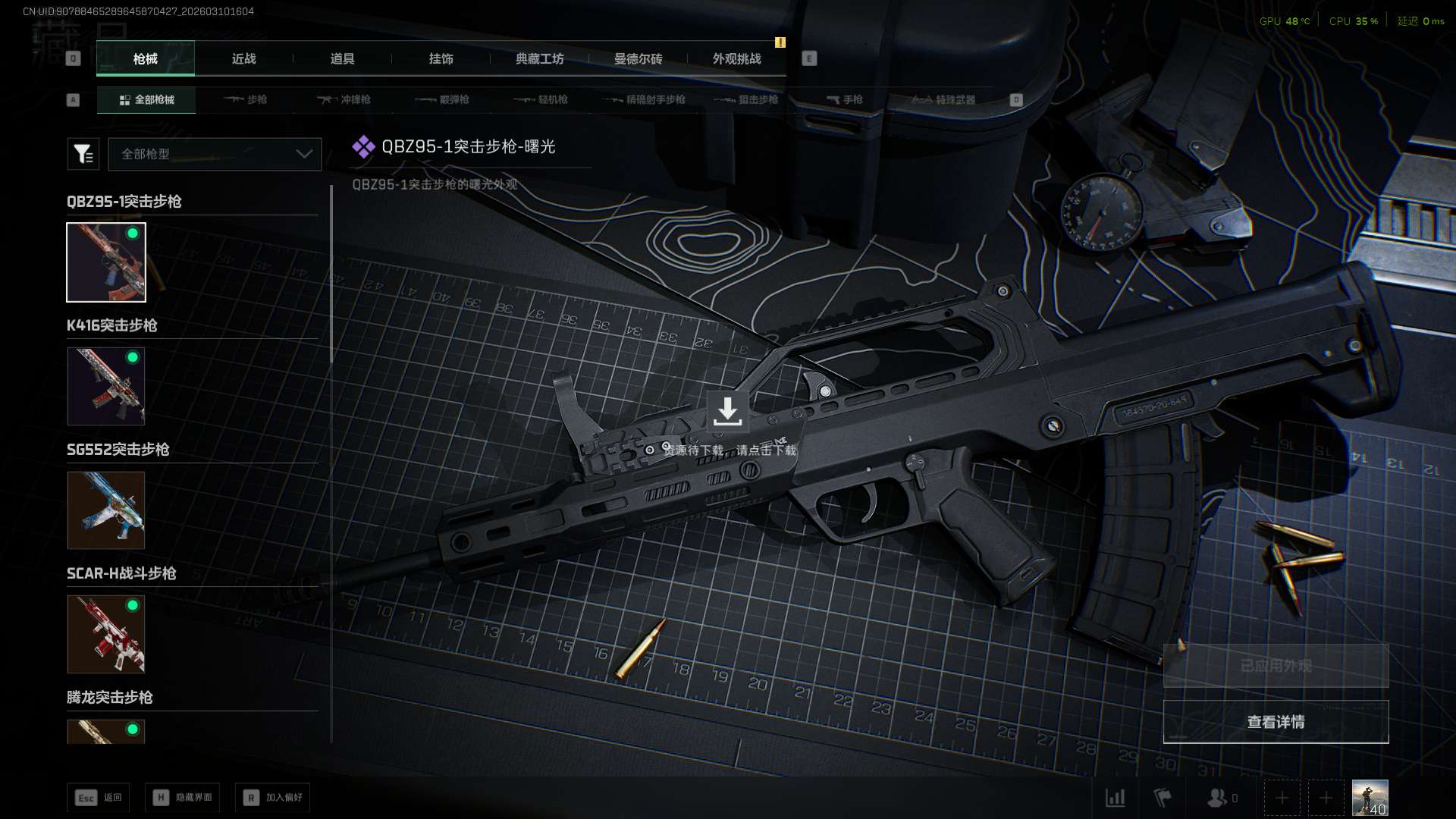This screenshot has width=1456, height=819.
Task: Open the friends icon in the bottom bar
Action: coord(1218,798)
